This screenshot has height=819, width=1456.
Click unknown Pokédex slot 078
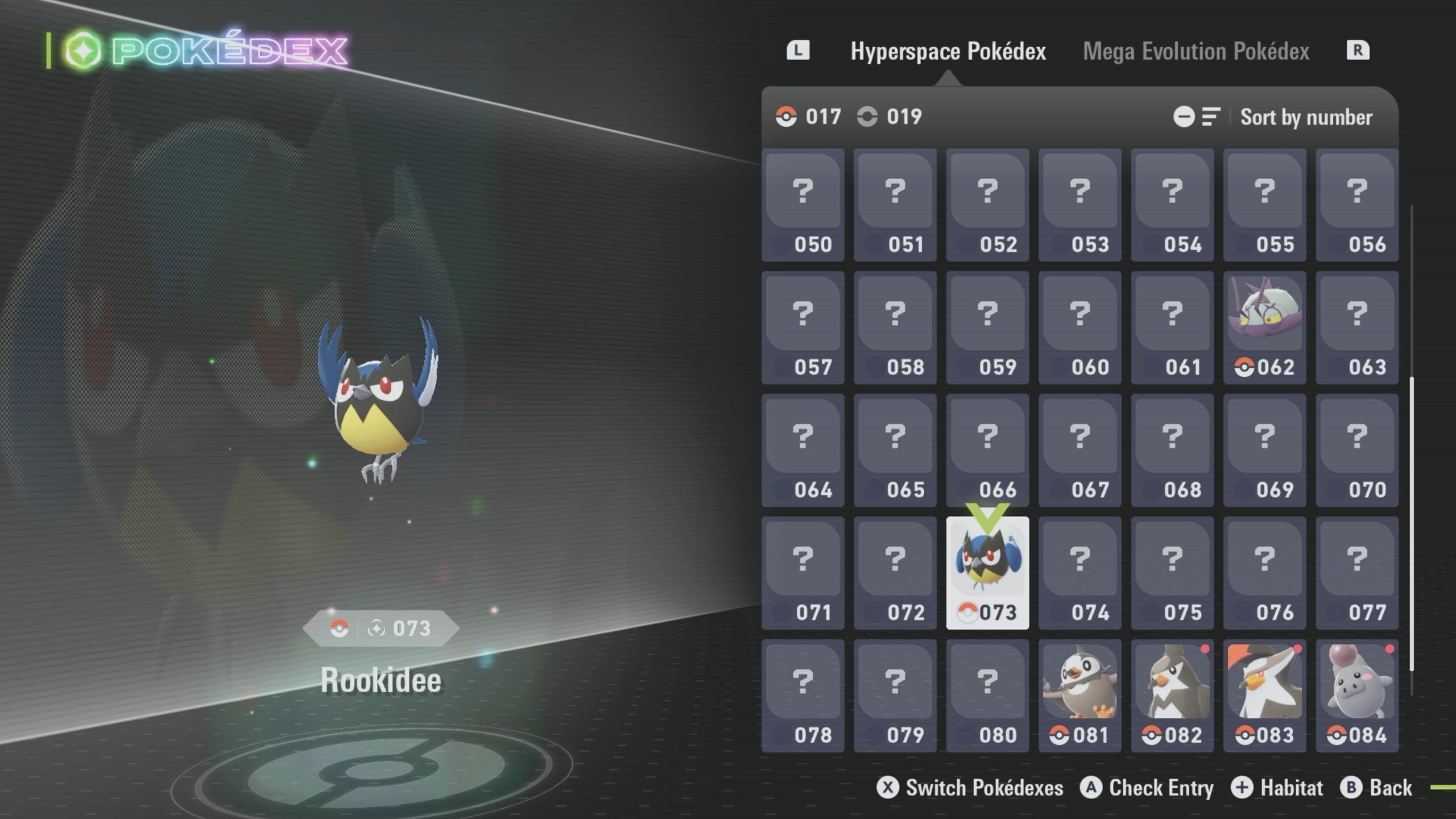pyautogui.click(x=803, y=696)
